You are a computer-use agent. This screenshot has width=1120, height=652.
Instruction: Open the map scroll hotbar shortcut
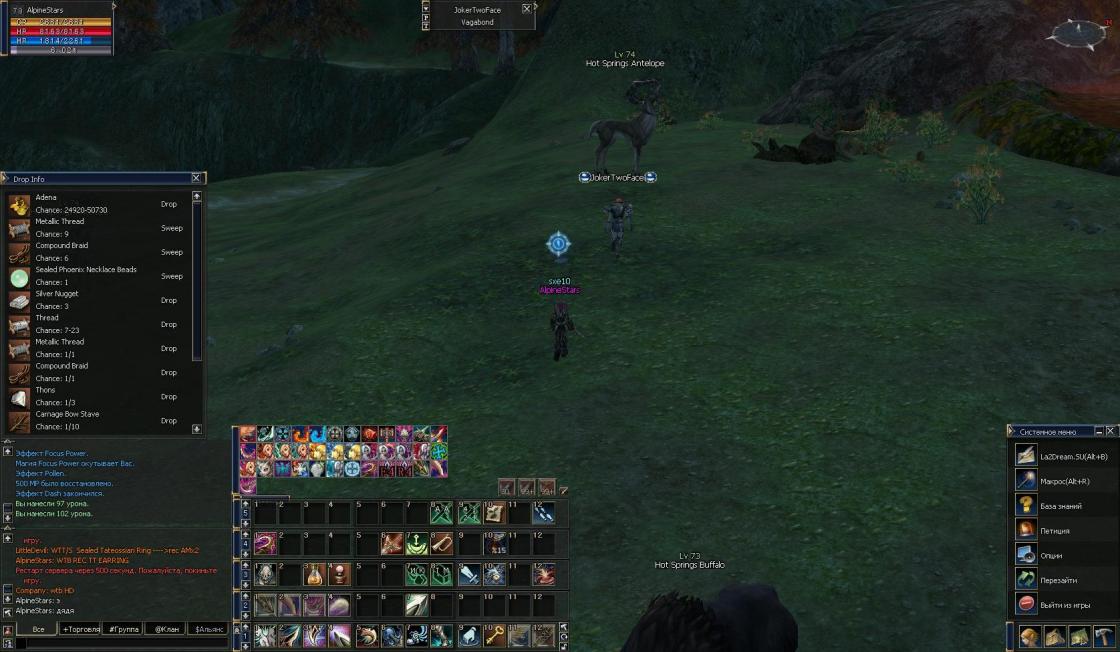494,513
